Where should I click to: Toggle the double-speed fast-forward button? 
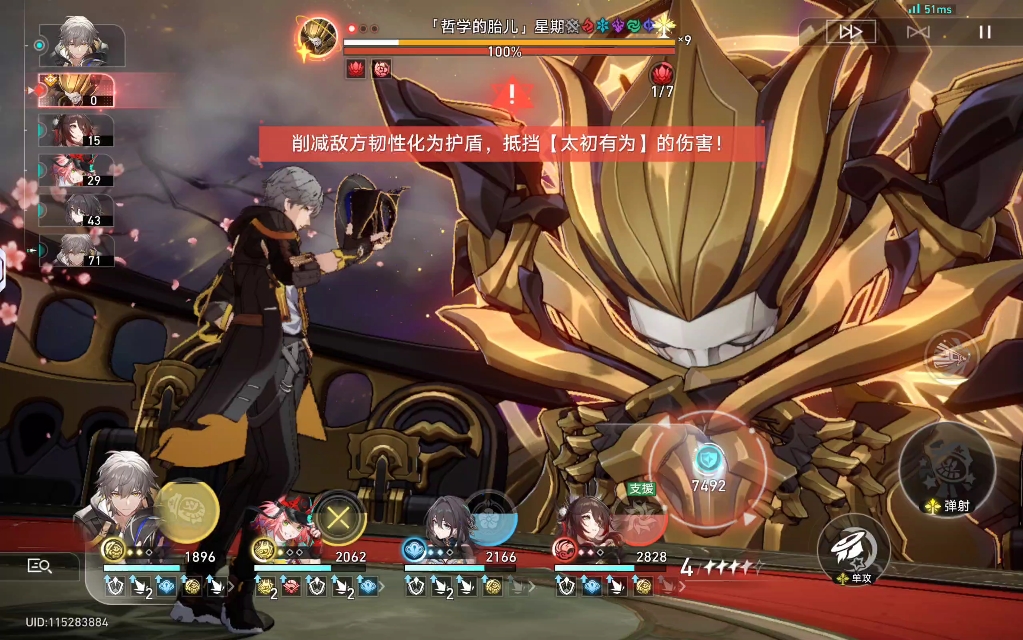(850, 32)
